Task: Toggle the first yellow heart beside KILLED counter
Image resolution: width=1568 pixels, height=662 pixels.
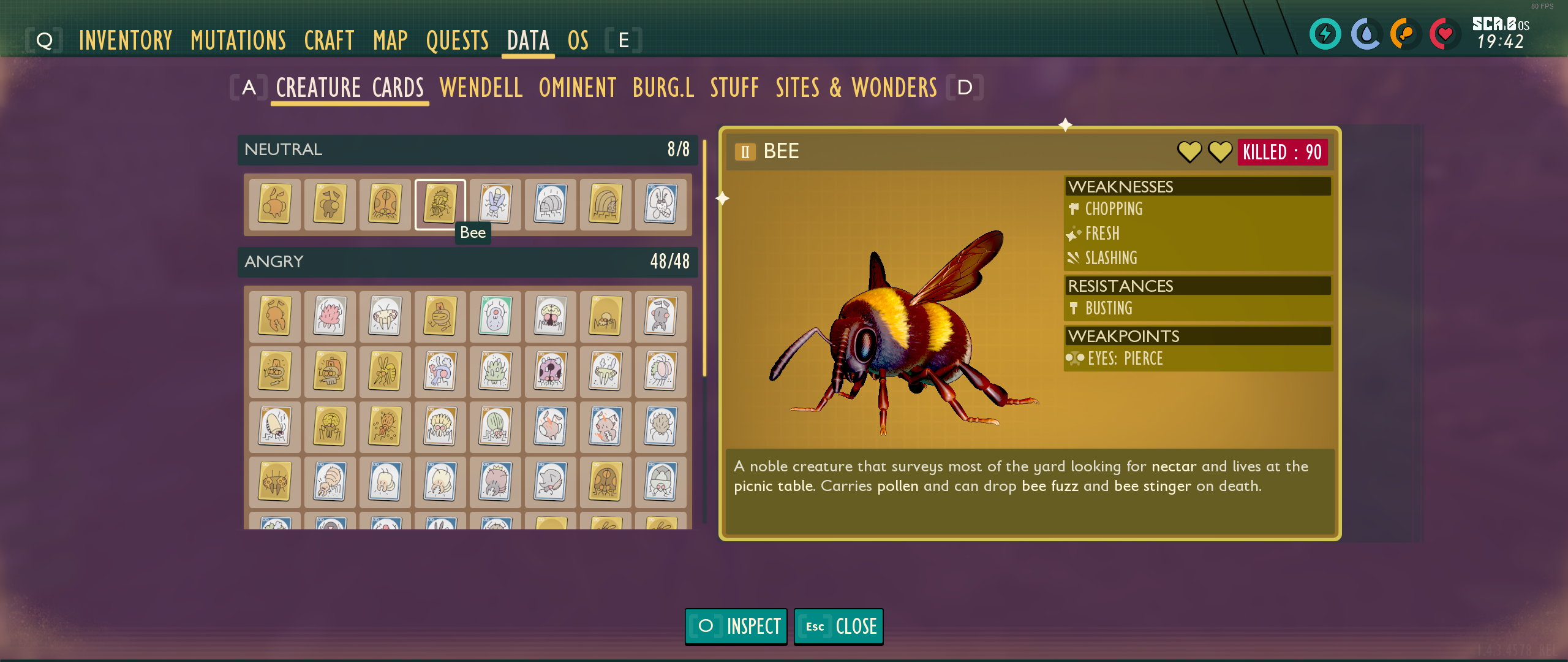Action: (x=1188, y=152)
